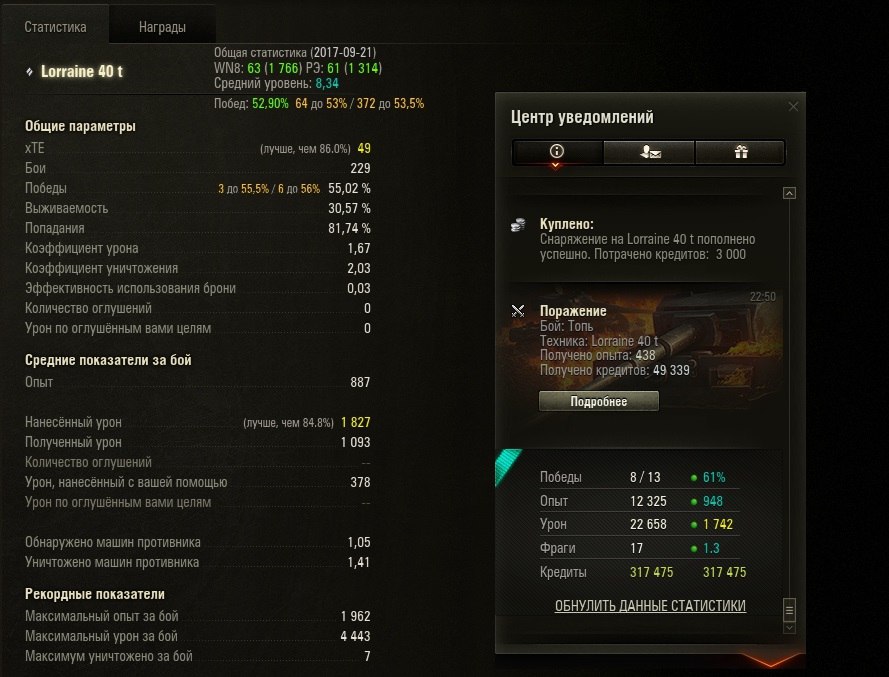The width and height of the screenshot is (889, 677).
Task: Click the notification list scroll-up arrow
Action: point(789,193)
